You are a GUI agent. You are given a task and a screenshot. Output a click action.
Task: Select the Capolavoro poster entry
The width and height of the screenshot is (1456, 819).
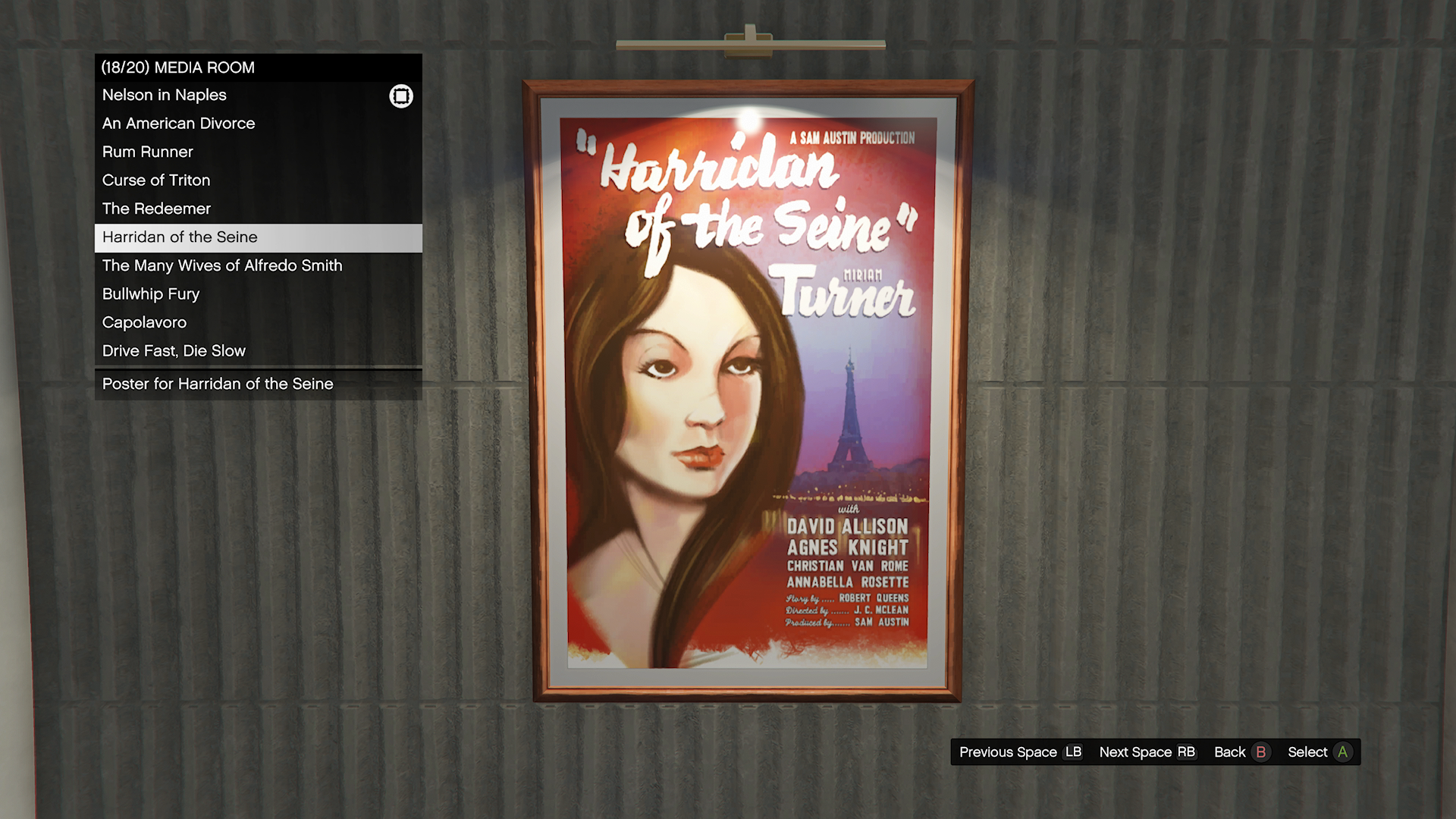145,322
